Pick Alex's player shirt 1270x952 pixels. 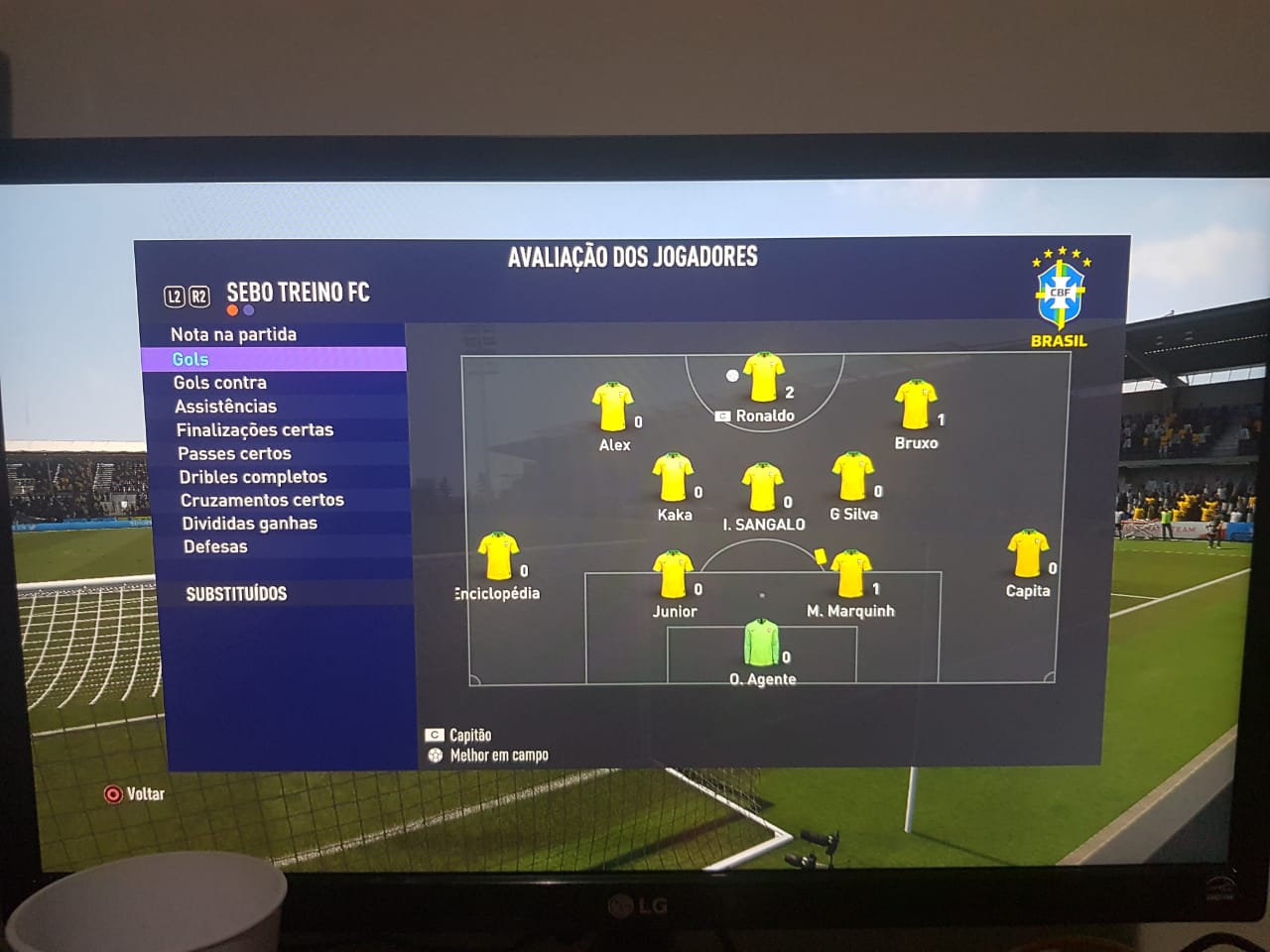pos(612,407)
